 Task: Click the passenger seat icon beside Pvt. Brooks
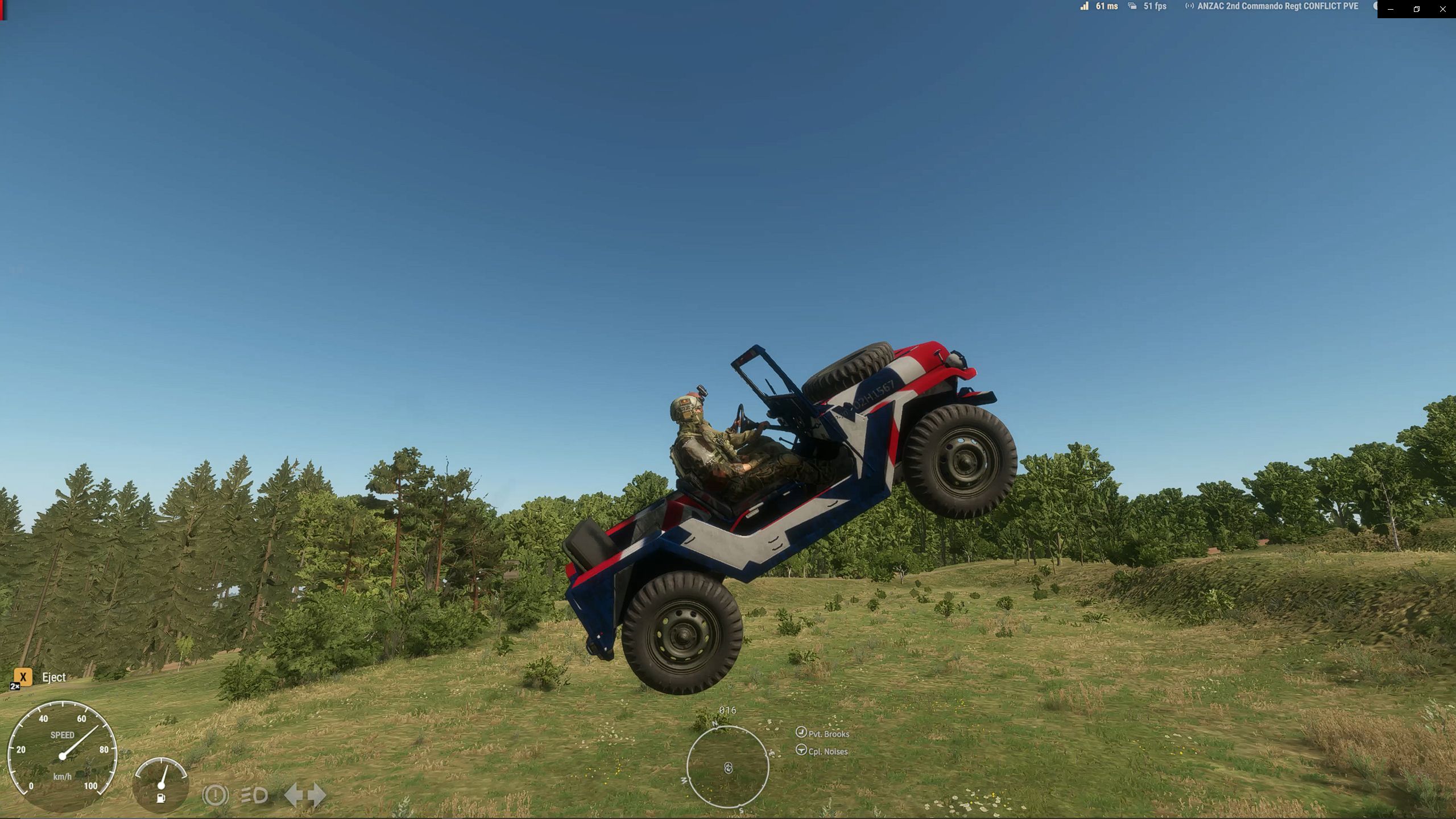coord(801,733)
